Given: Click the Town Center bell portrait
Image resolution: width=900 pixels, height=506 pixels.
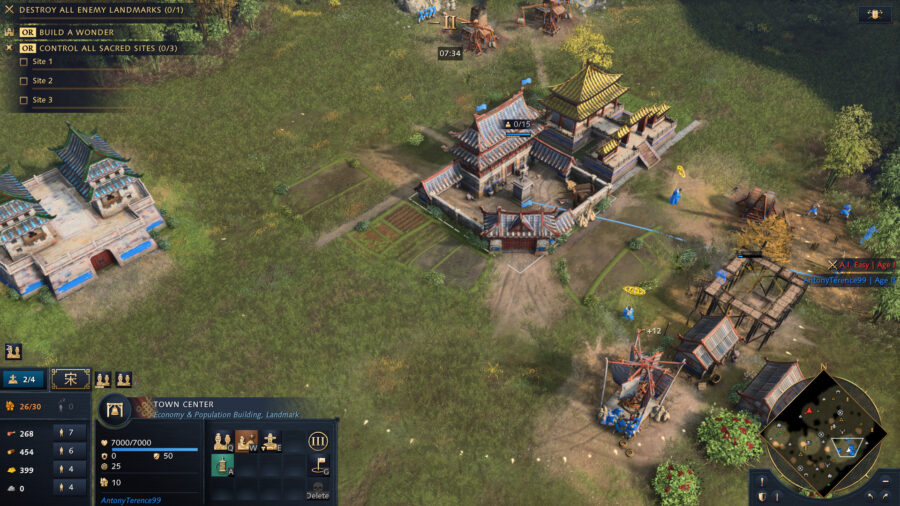Looking at the screenshot, I should click(115, 412).
